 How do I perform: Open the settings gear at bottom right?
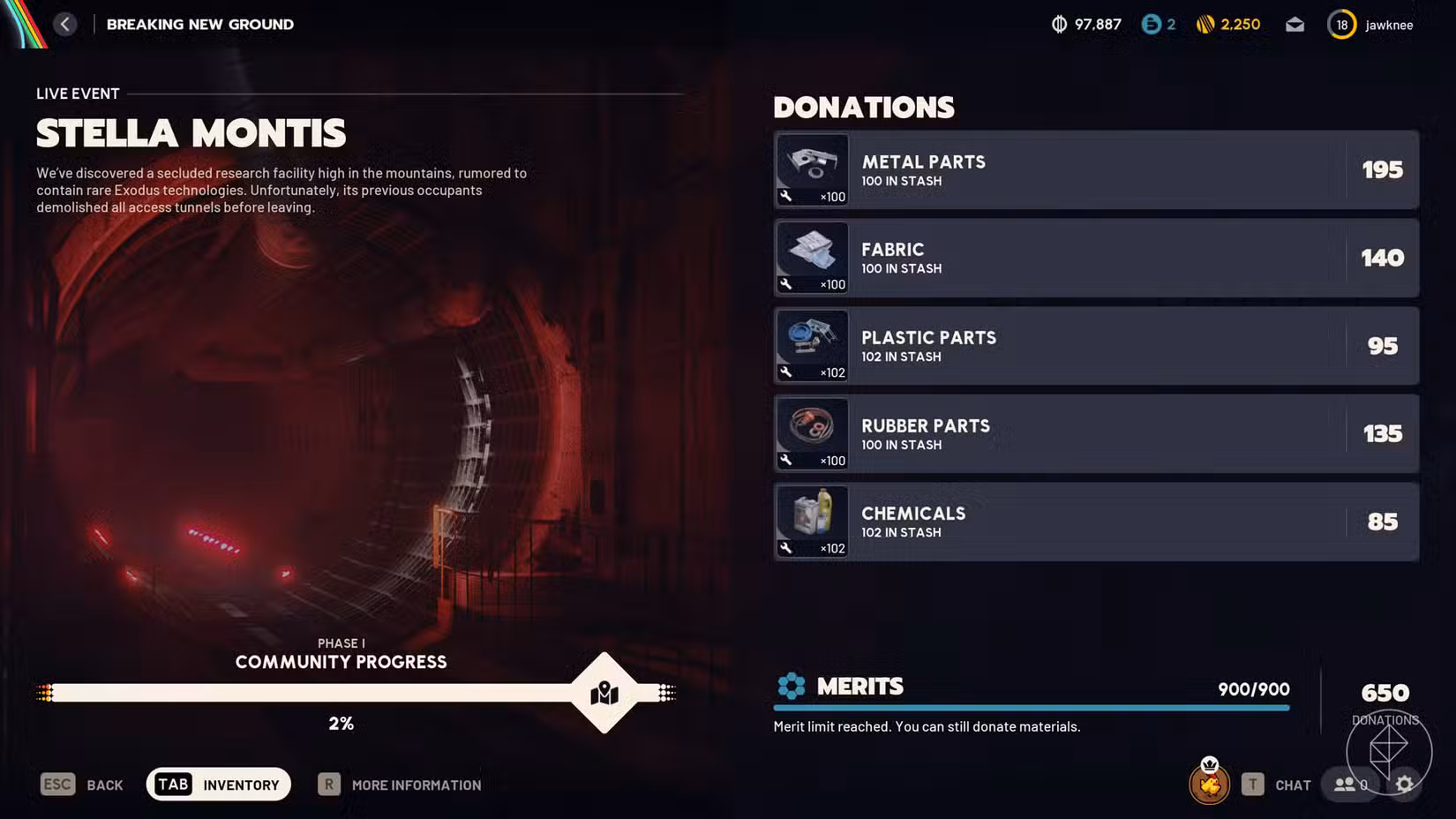tap(1406, 784)
